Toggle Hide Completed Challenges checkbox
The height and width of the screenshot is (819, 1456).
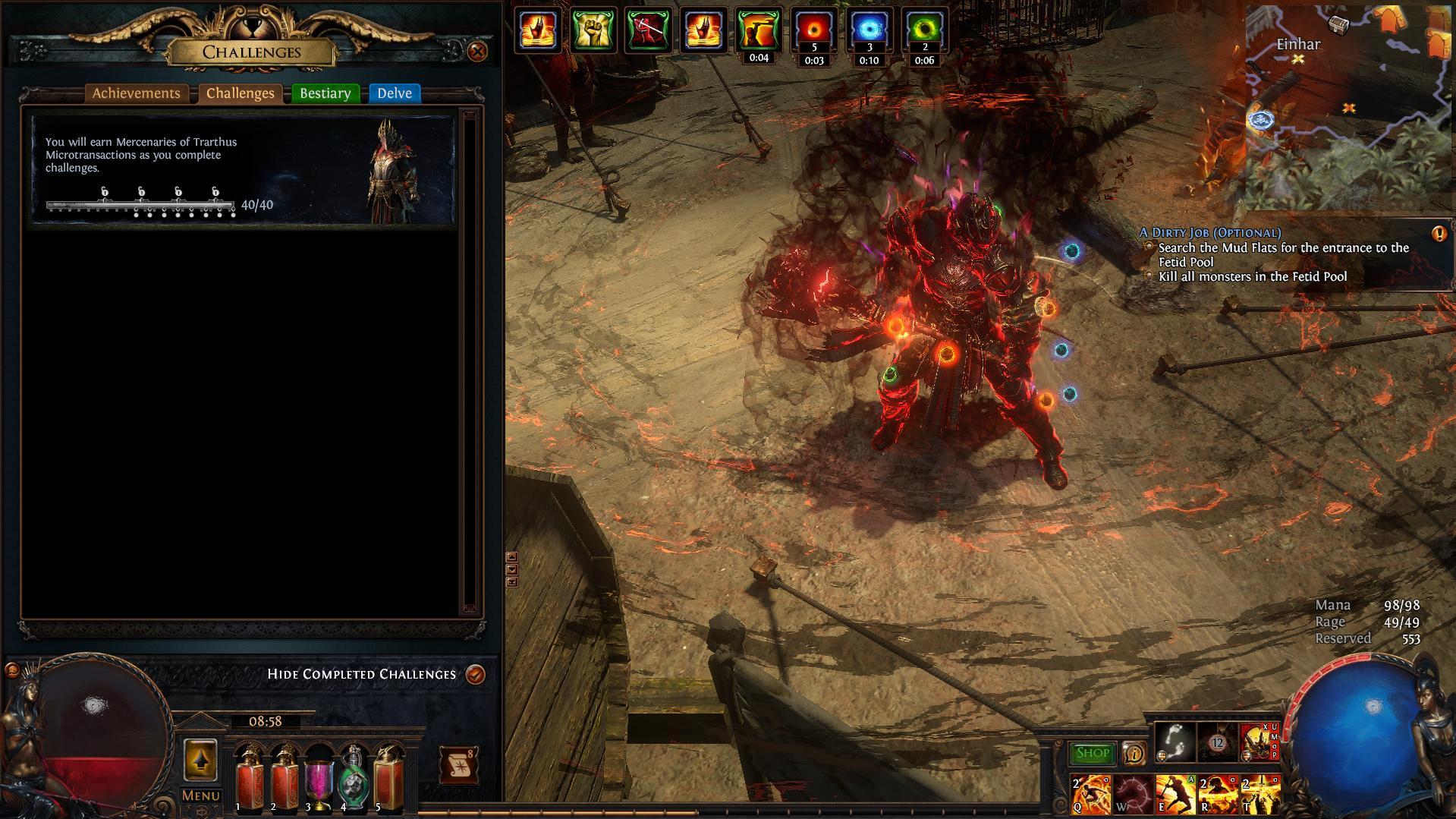(x=476, y=674)
